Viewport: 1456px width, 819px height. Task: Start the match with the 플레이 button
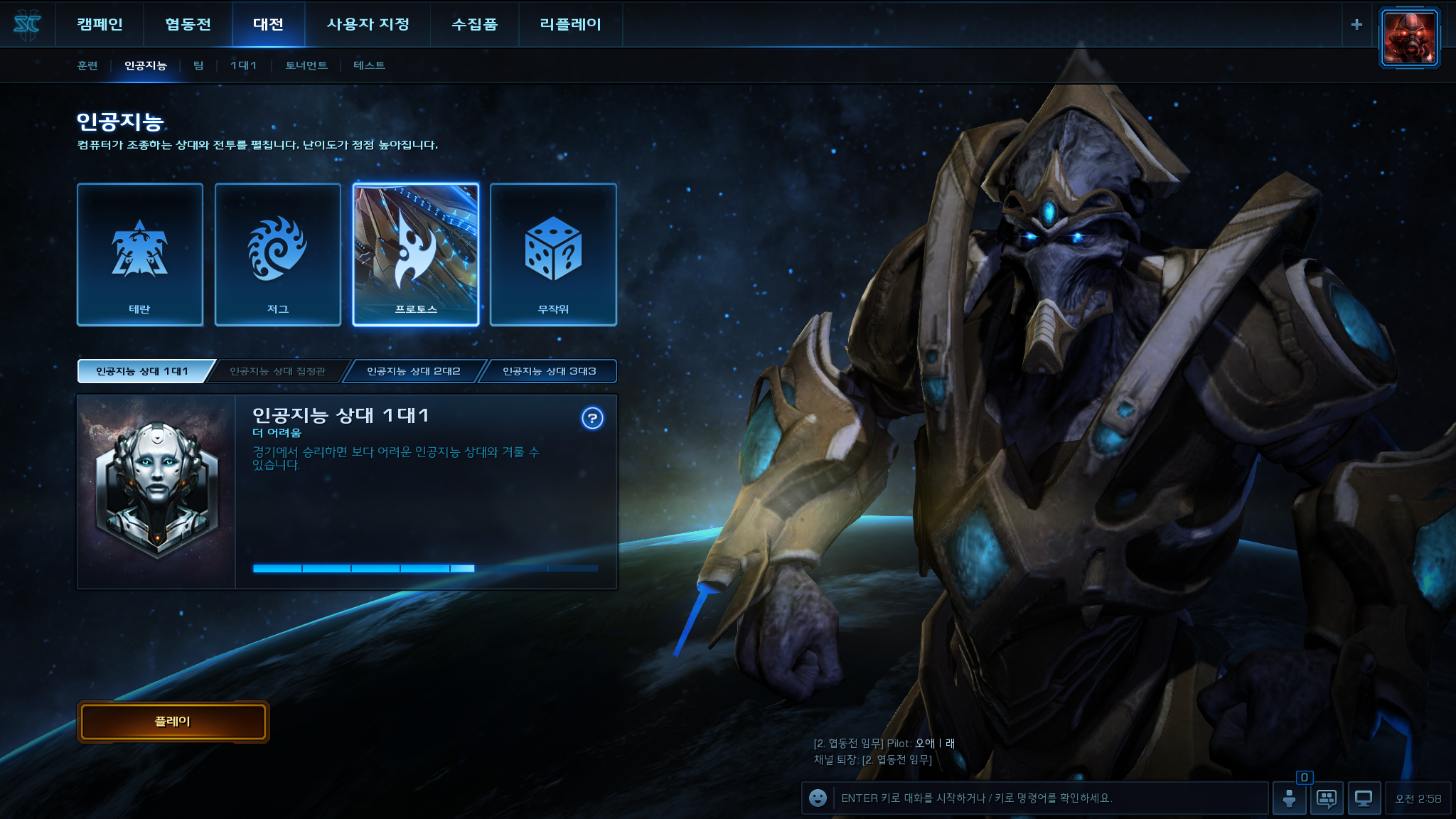tap(173, 722)
